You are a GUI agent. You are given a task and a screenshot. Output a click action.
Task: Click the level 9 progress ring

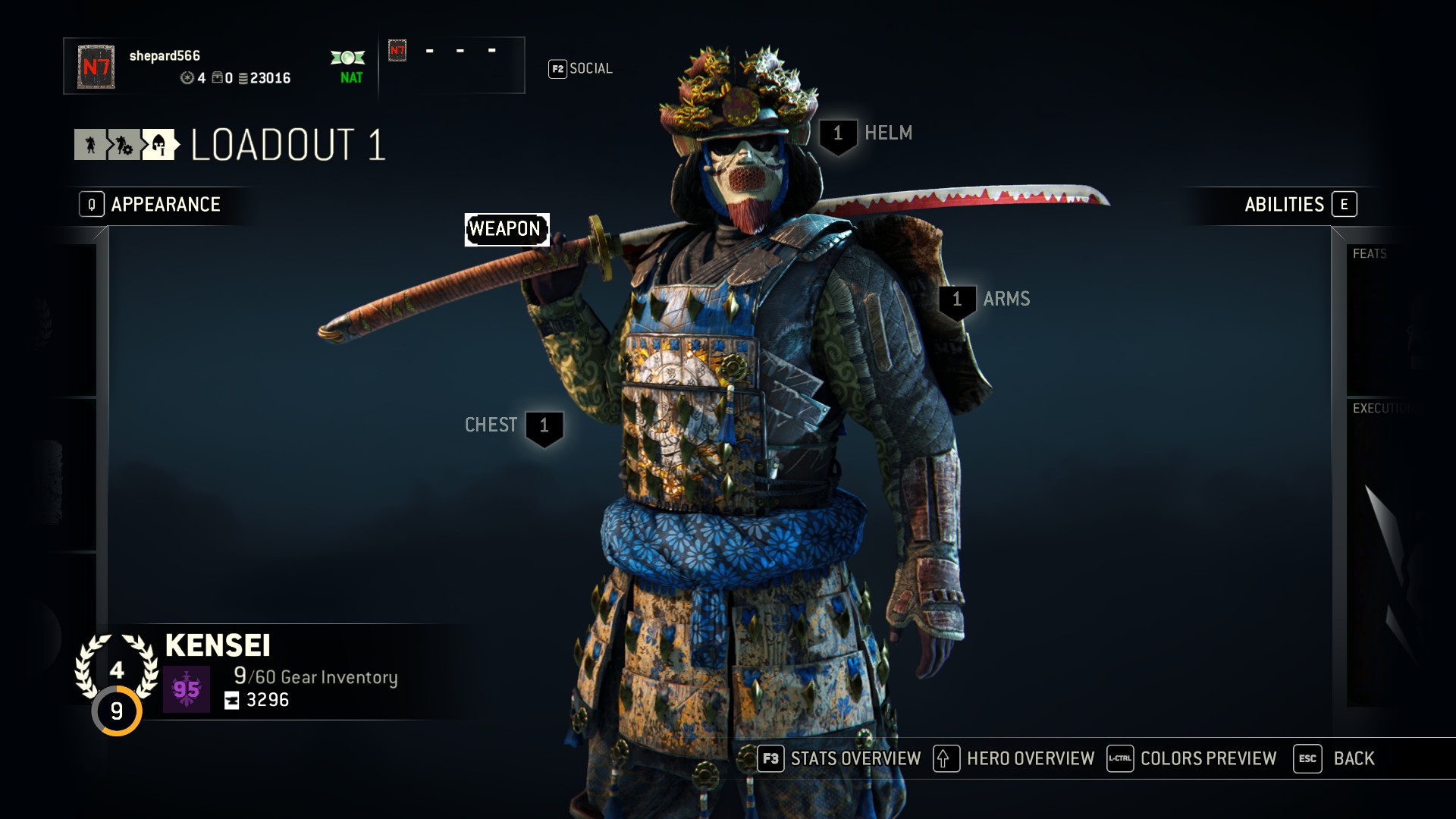pos(118,711)
